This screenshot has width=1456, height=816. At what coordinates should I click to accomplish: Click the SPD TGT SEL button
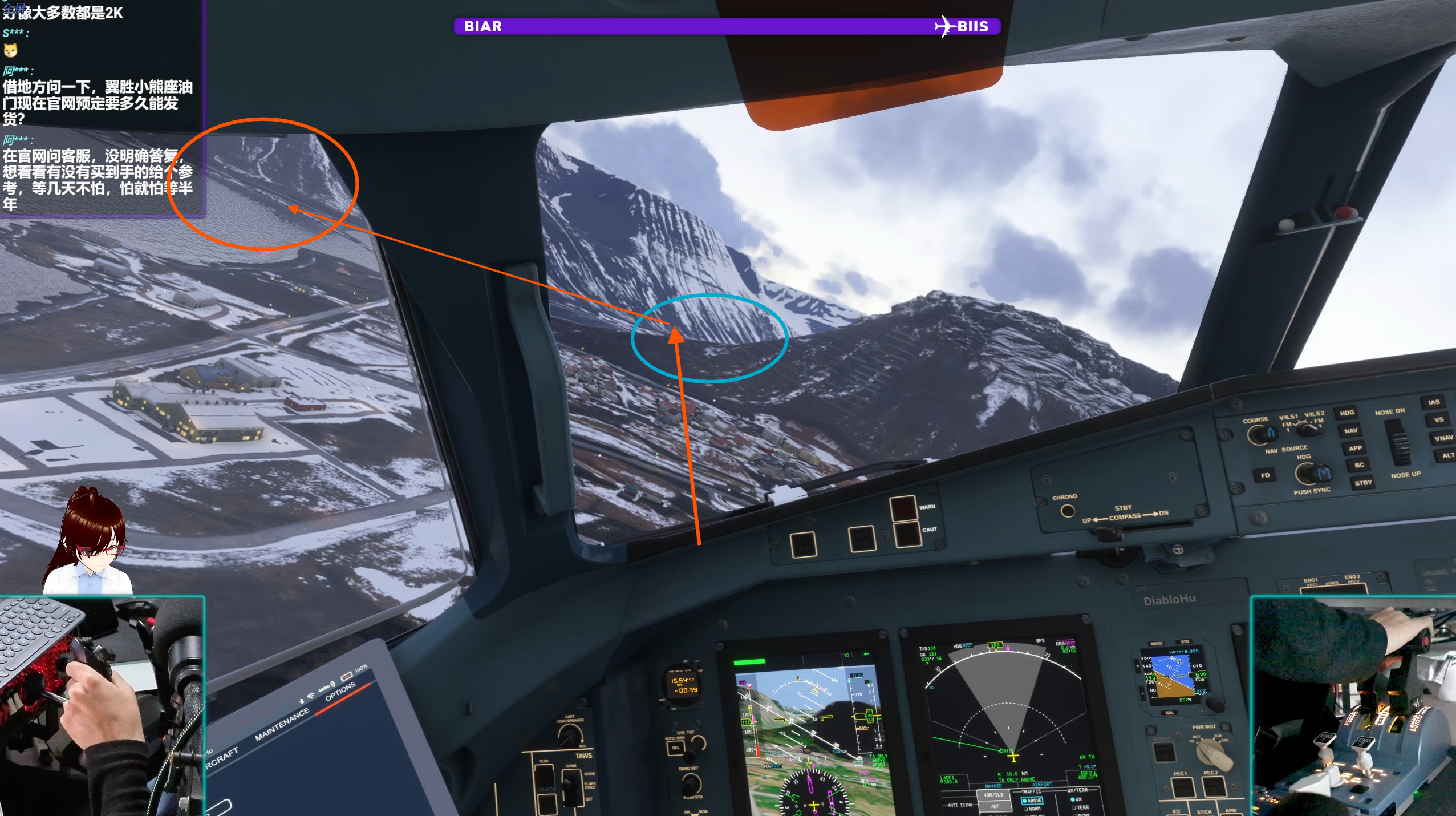(676, 748)
